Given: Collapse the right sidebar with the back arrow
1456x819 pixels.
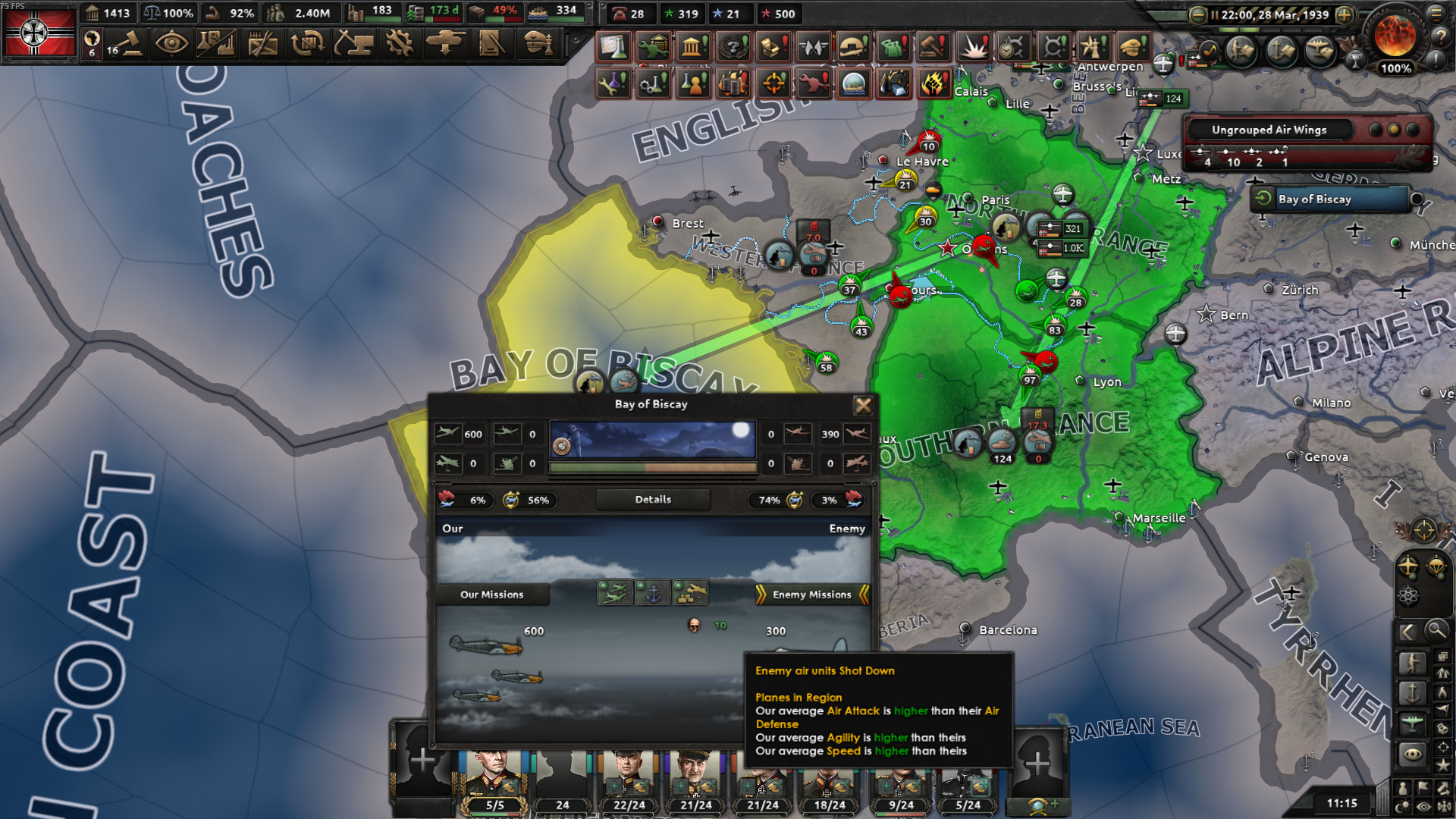Looking at the screenshot, I should click(1407, 631).
